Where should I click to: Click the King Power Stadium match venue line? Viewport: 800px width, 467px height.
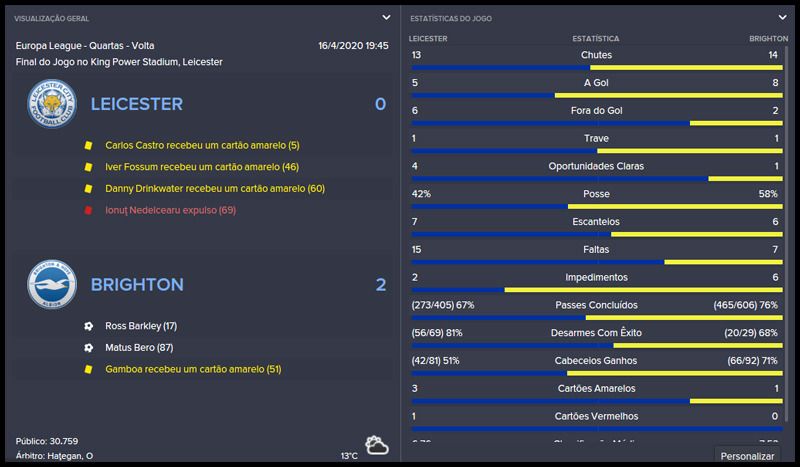click(x=120, y=62)
